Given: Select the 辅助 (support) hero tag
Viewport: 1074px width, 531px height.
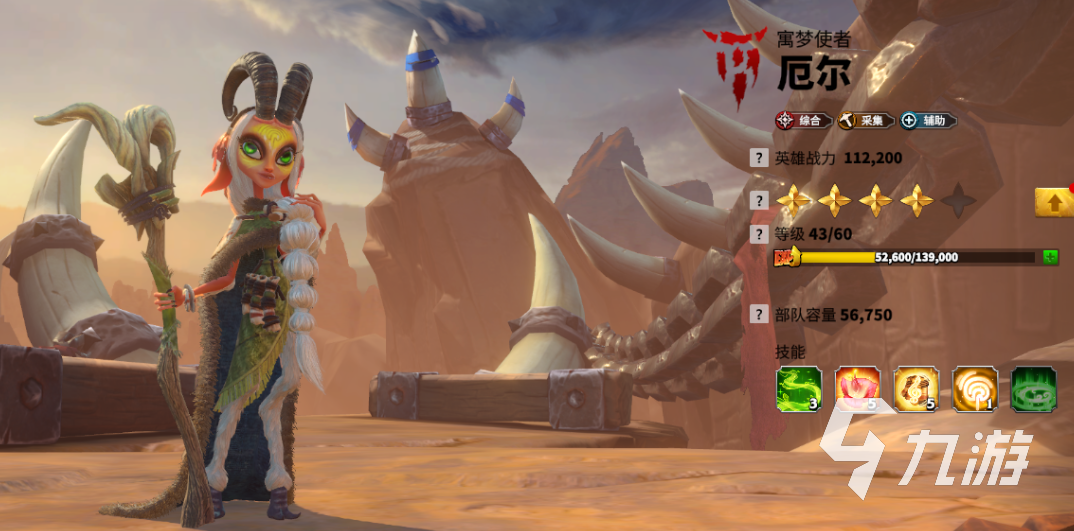Looking at the screenshot, I should click(x=927, y=121).
